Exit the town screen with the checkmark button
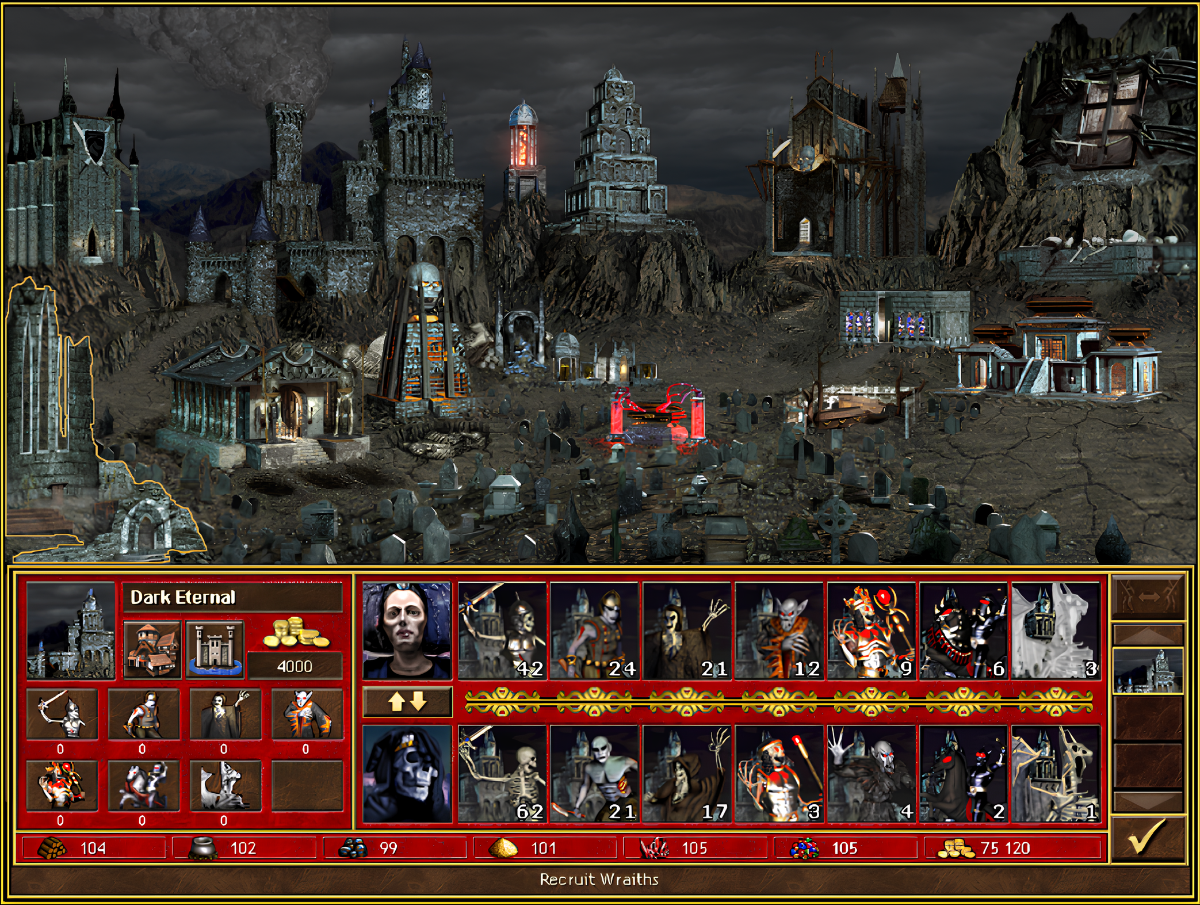 tap(1146, 840)
